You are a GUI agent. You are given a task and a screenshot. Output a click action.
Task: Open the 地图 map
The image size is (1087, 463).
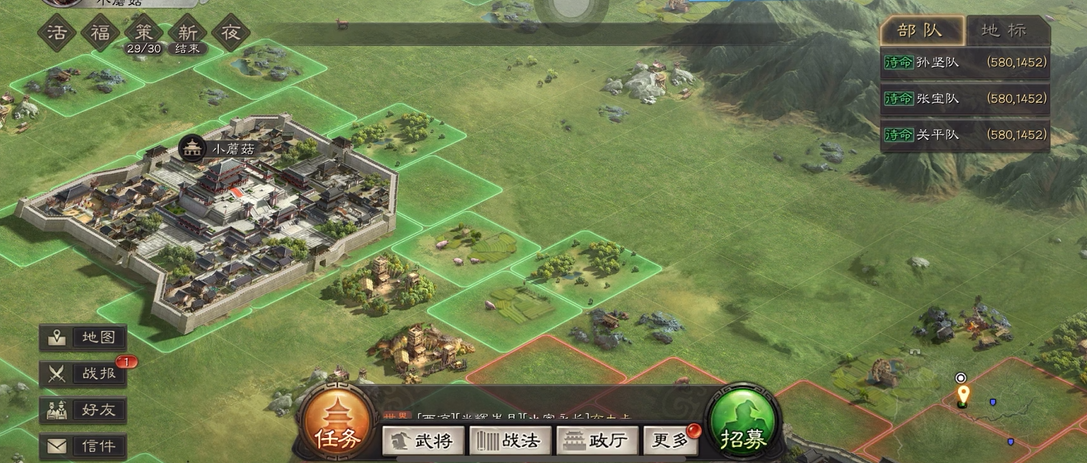(x=83, y=337)
